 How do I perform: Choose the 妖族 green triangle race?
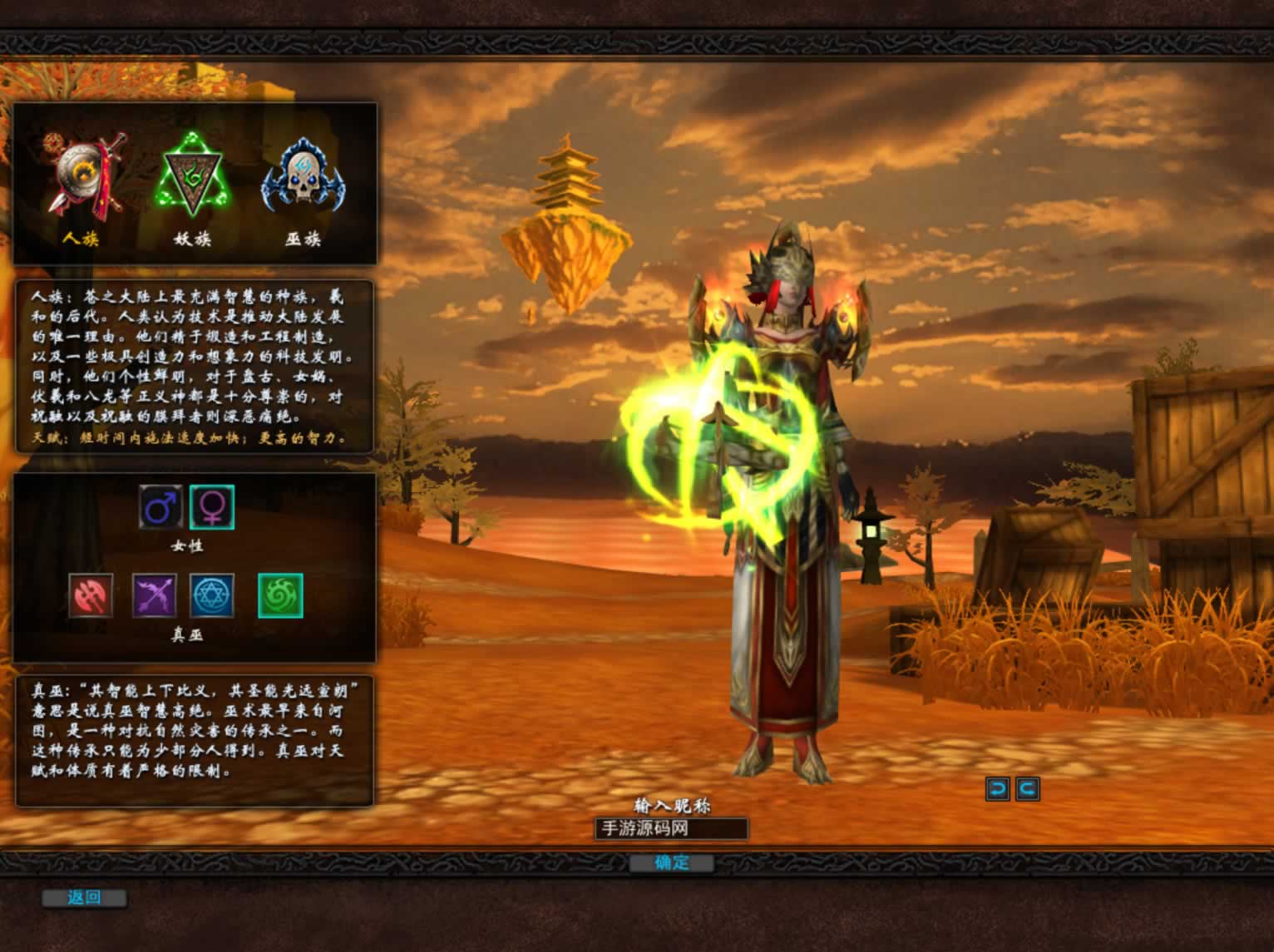pos(193,176)
